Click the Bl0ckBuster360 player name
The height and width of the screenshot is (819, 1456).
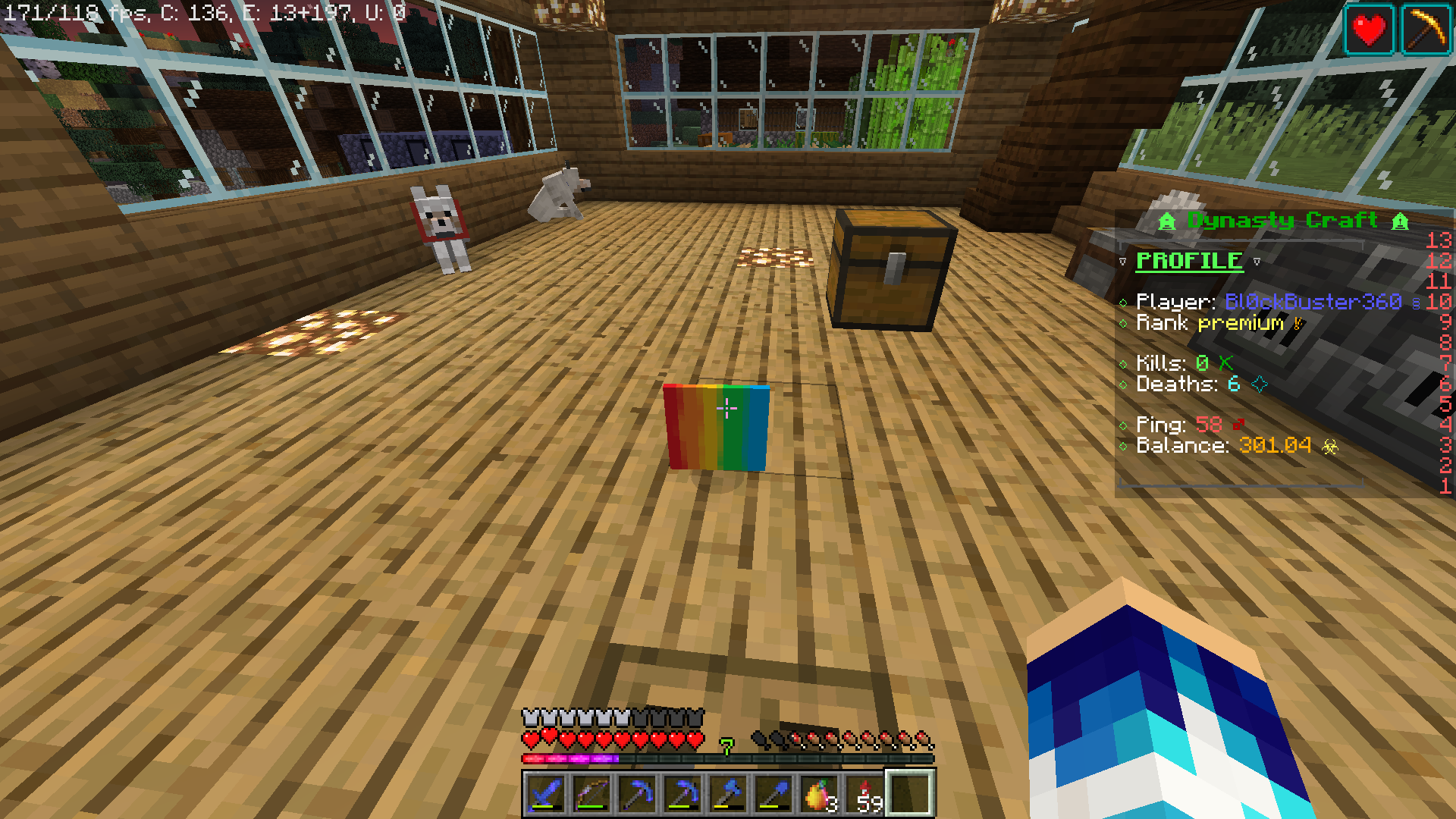1314,302
